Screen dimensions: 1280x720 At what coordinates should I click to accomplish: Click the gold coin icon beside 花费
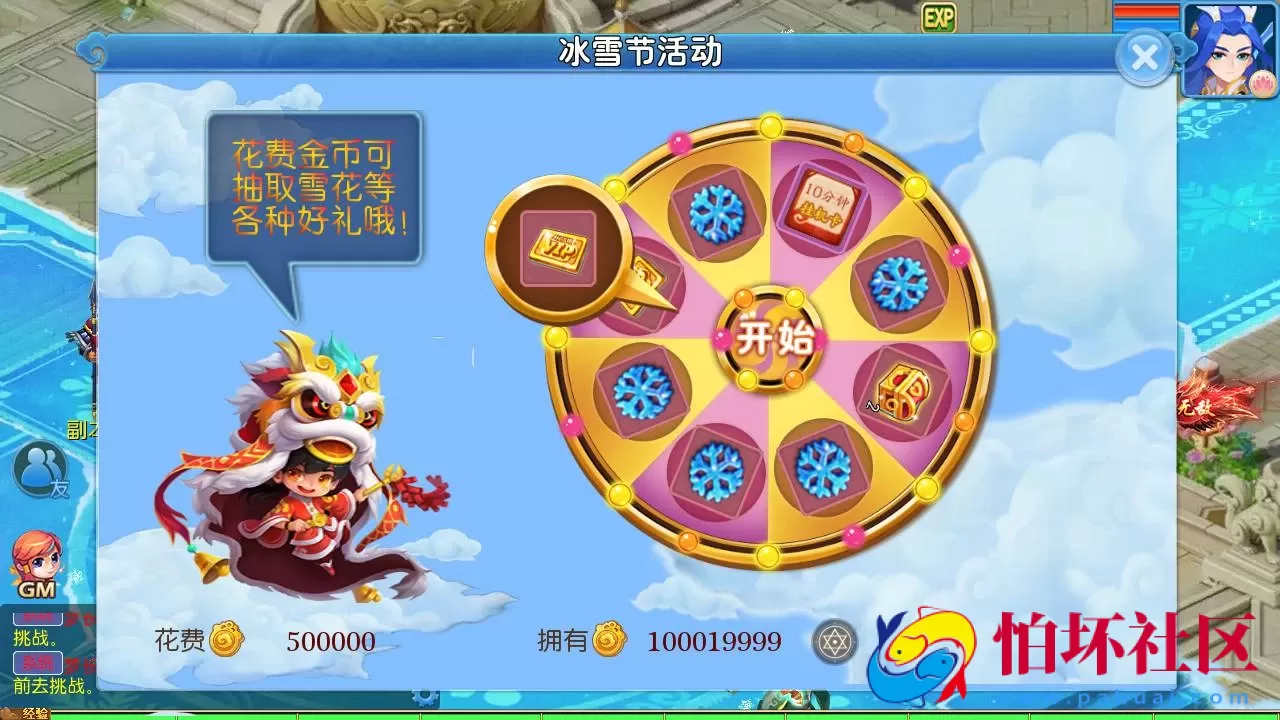[x=226, y=641]
